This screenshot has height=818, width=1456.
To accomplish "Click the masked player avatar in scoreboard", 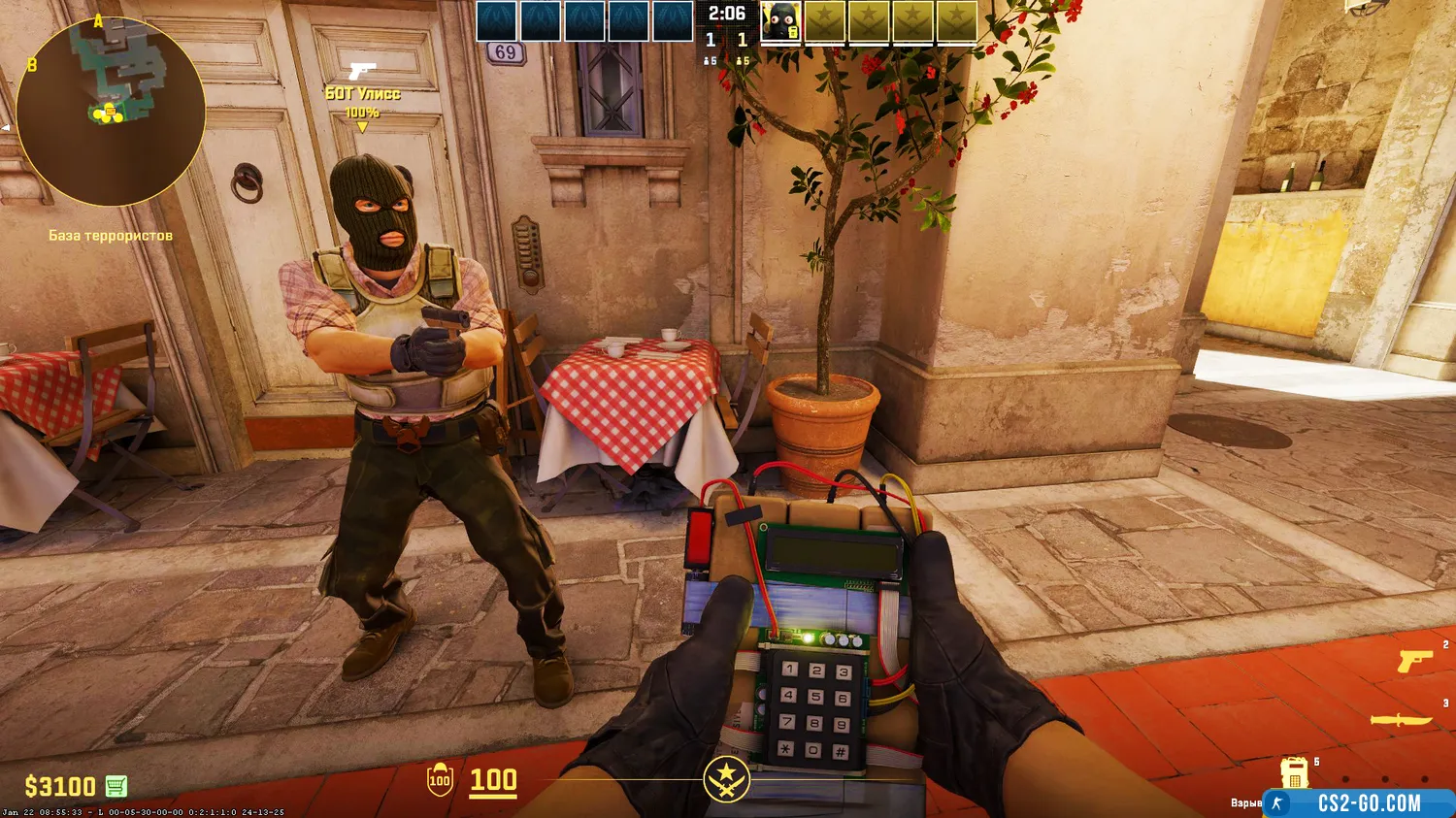I will tap(780, 22).
